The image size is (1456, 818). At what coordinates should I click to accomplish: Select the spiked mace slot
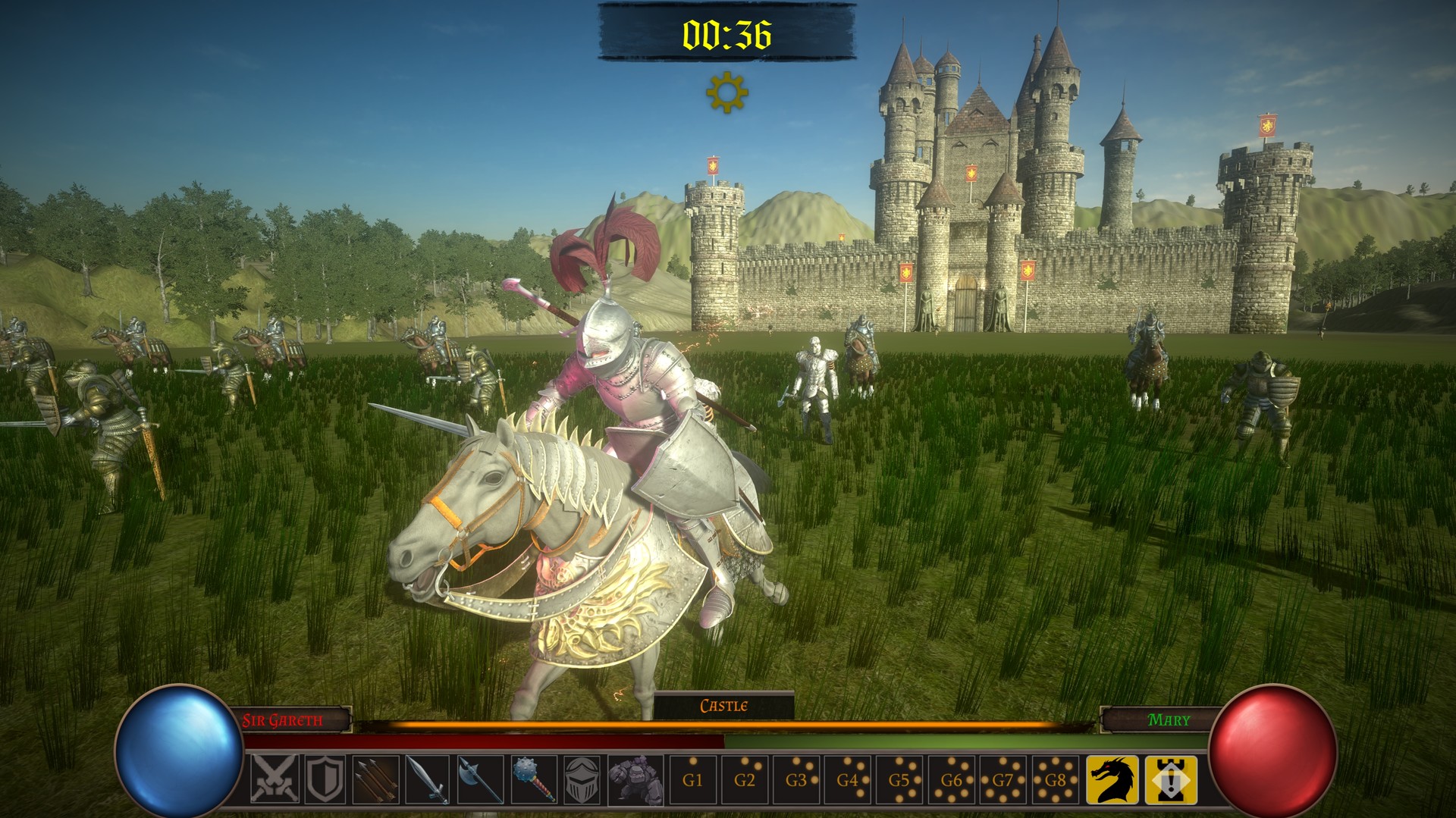click(532, 779)
